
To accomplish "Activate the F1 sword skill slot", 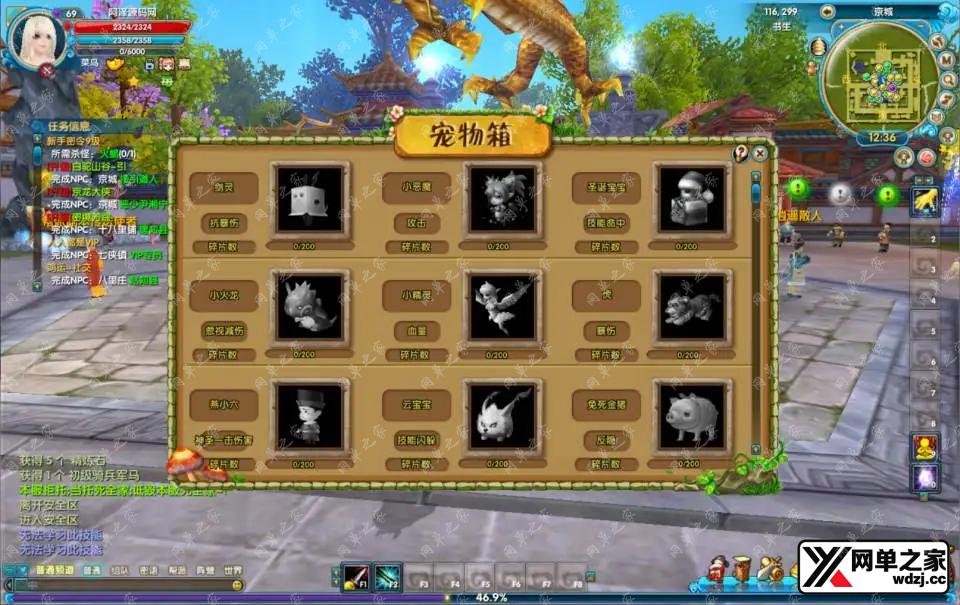I will click(355, 577).
